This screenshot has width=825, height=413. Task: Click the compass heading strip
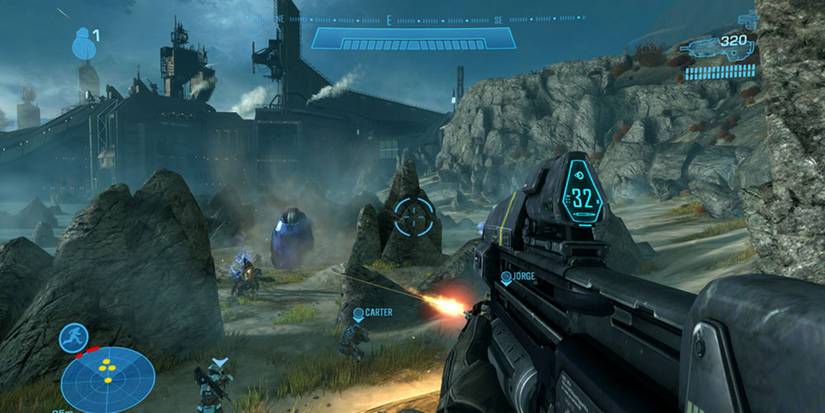[412, 18]
